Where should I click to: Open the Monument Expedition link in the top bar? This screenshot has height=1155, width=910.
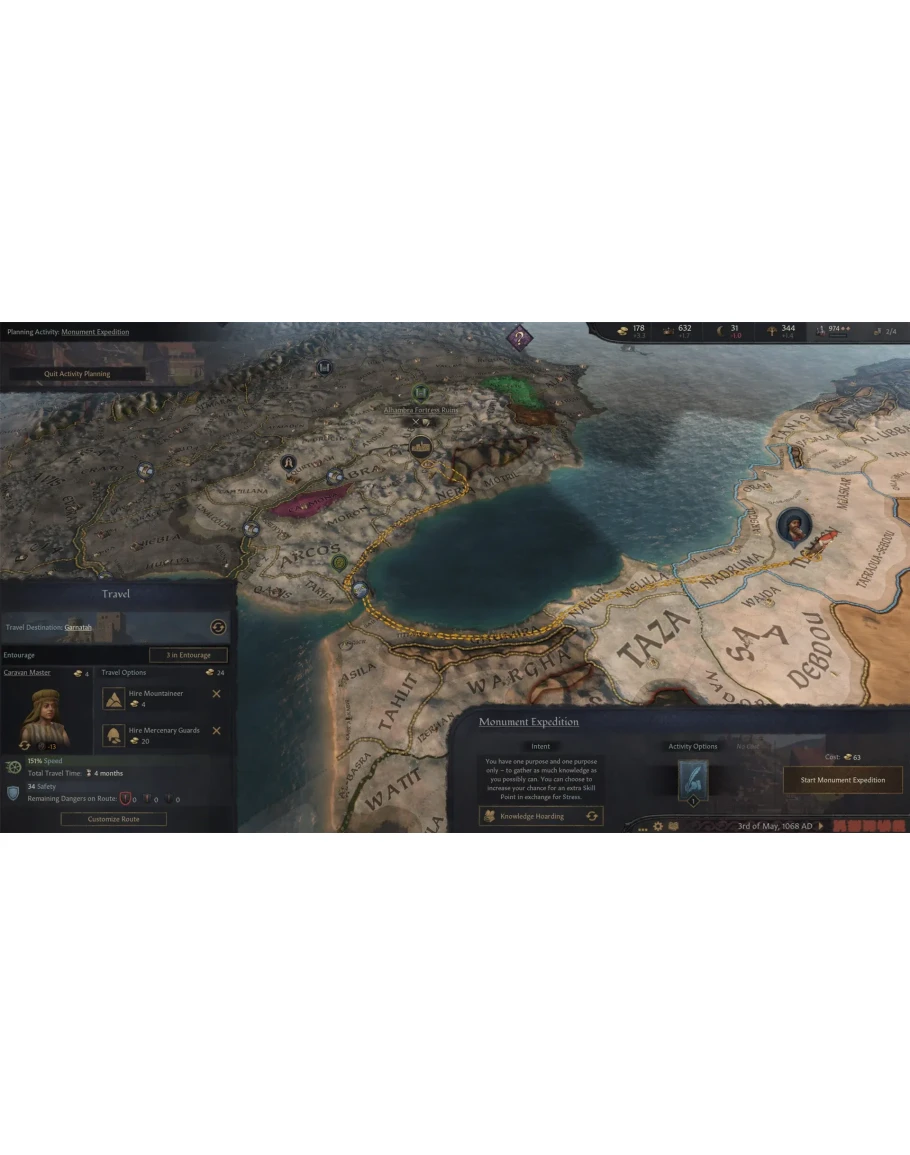click(x=95, y=332)
